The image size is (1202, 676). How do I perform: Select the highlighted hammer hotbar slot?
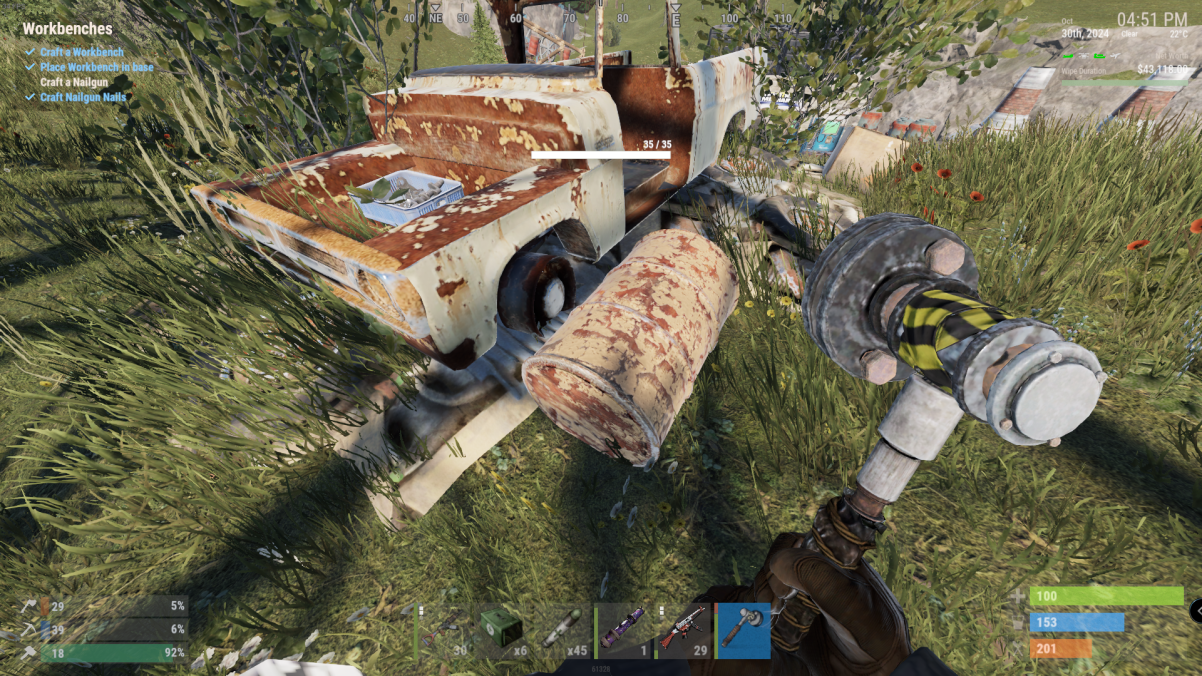pos(744,630)
